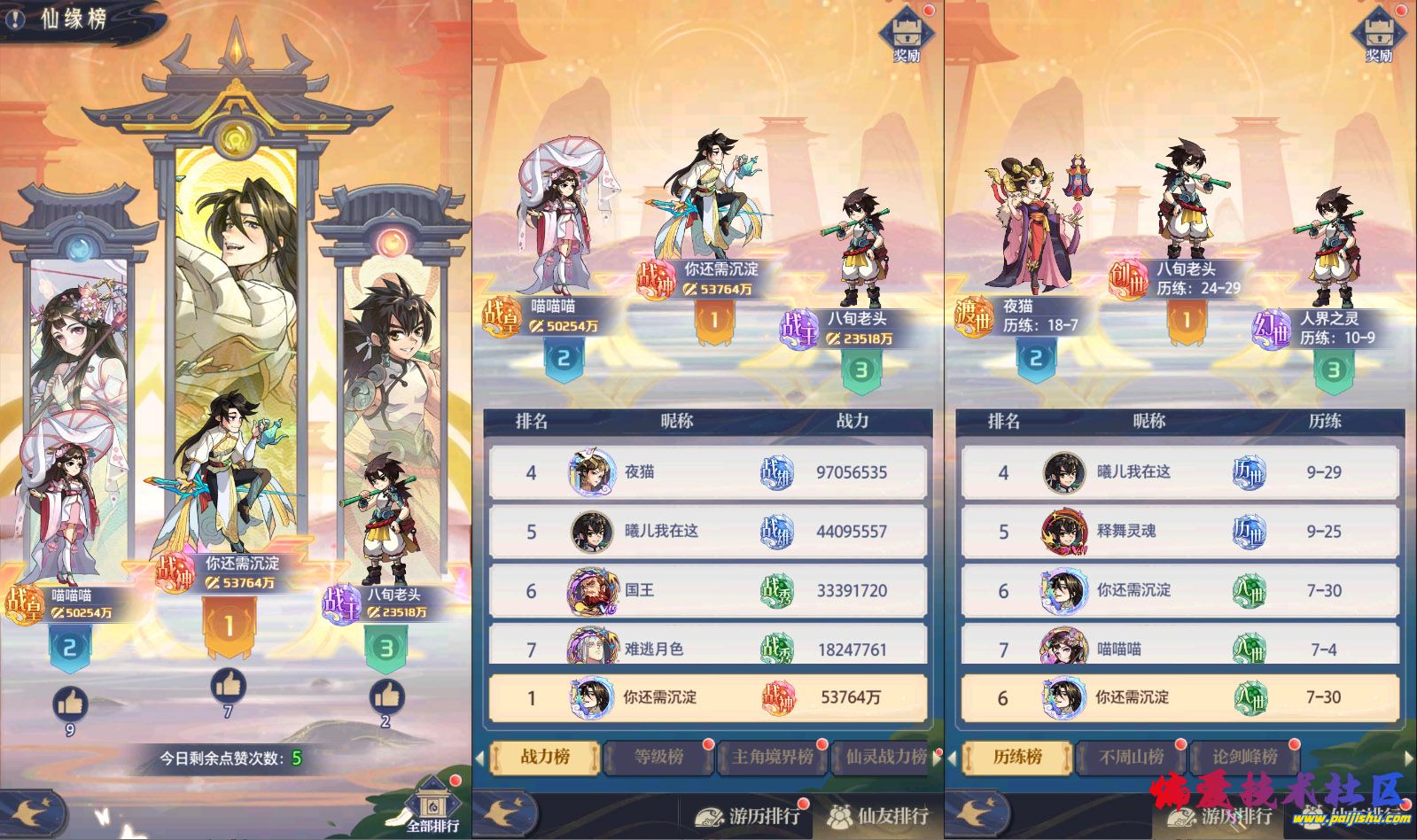Viewport: 1417px width, 840px height.
Task: Give a like to rank-1 player 你还需沉淀
Action: [x=230, y=682]
